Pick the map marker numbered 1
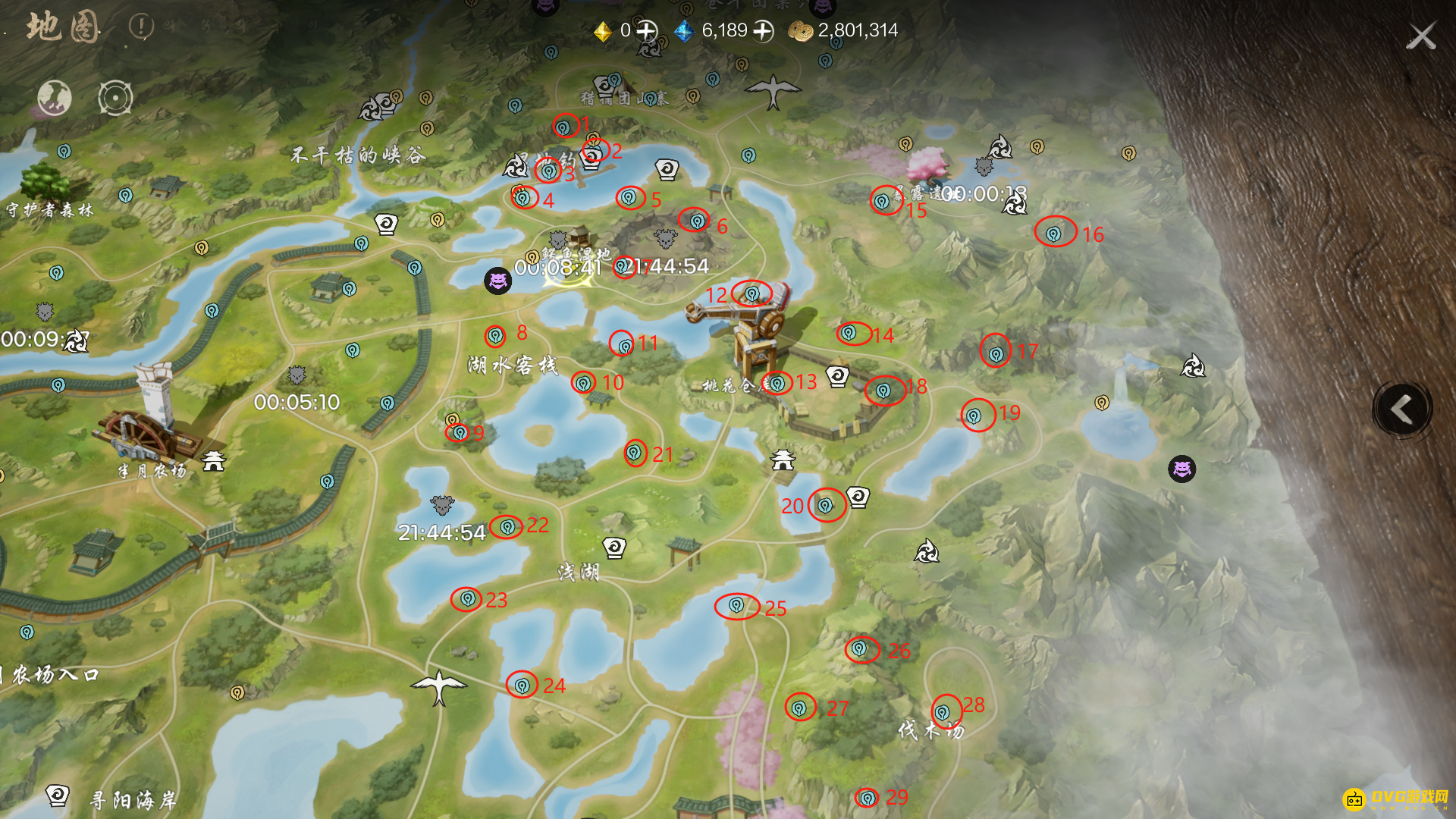Image resolution: width=1456 pixels, height=819 pixels. [x=565, y=126]
